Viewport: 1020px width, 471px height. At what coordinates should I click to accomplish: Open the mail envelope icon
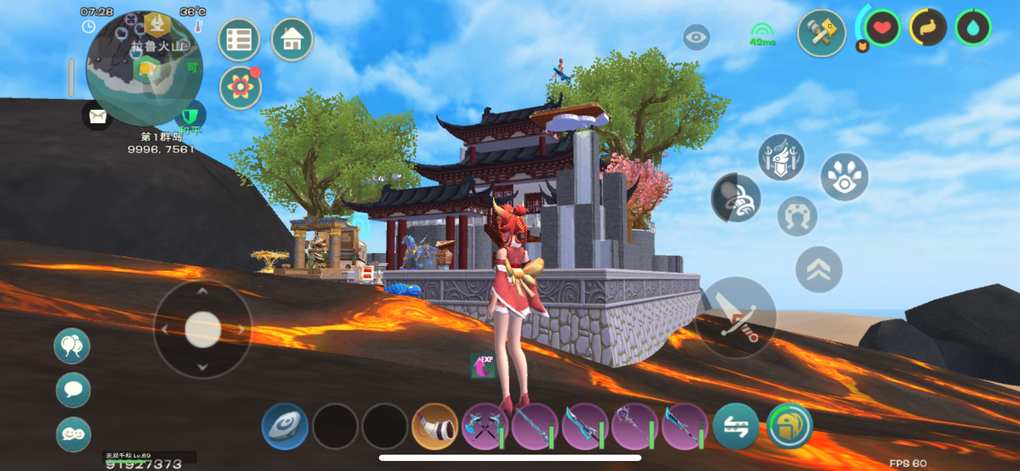(x=97, y=116)
